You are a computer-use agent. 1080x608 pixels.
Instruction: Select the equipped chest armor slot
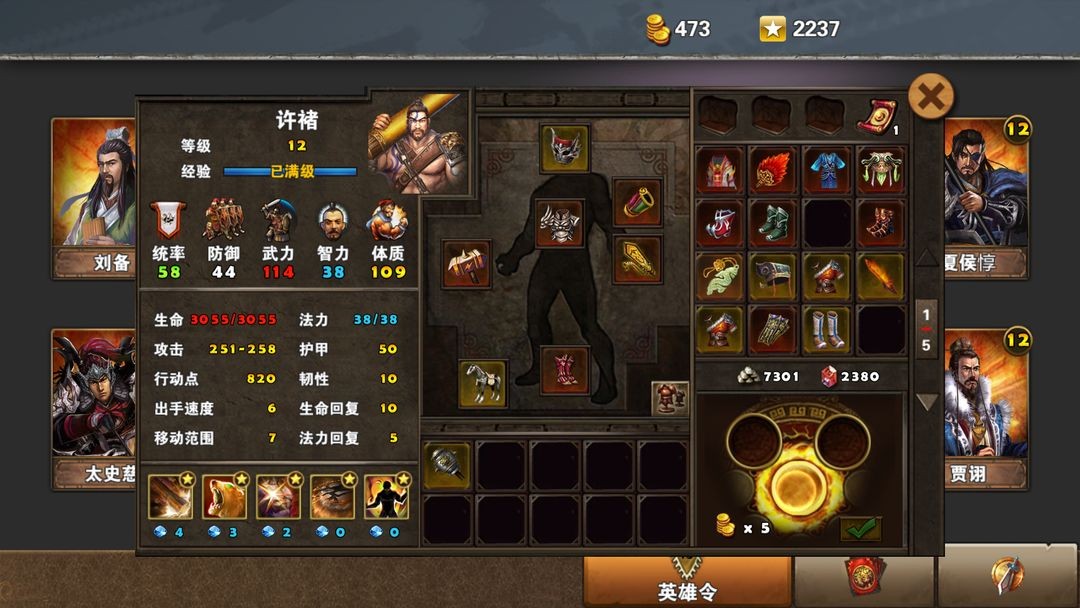[x=560, y=222]
